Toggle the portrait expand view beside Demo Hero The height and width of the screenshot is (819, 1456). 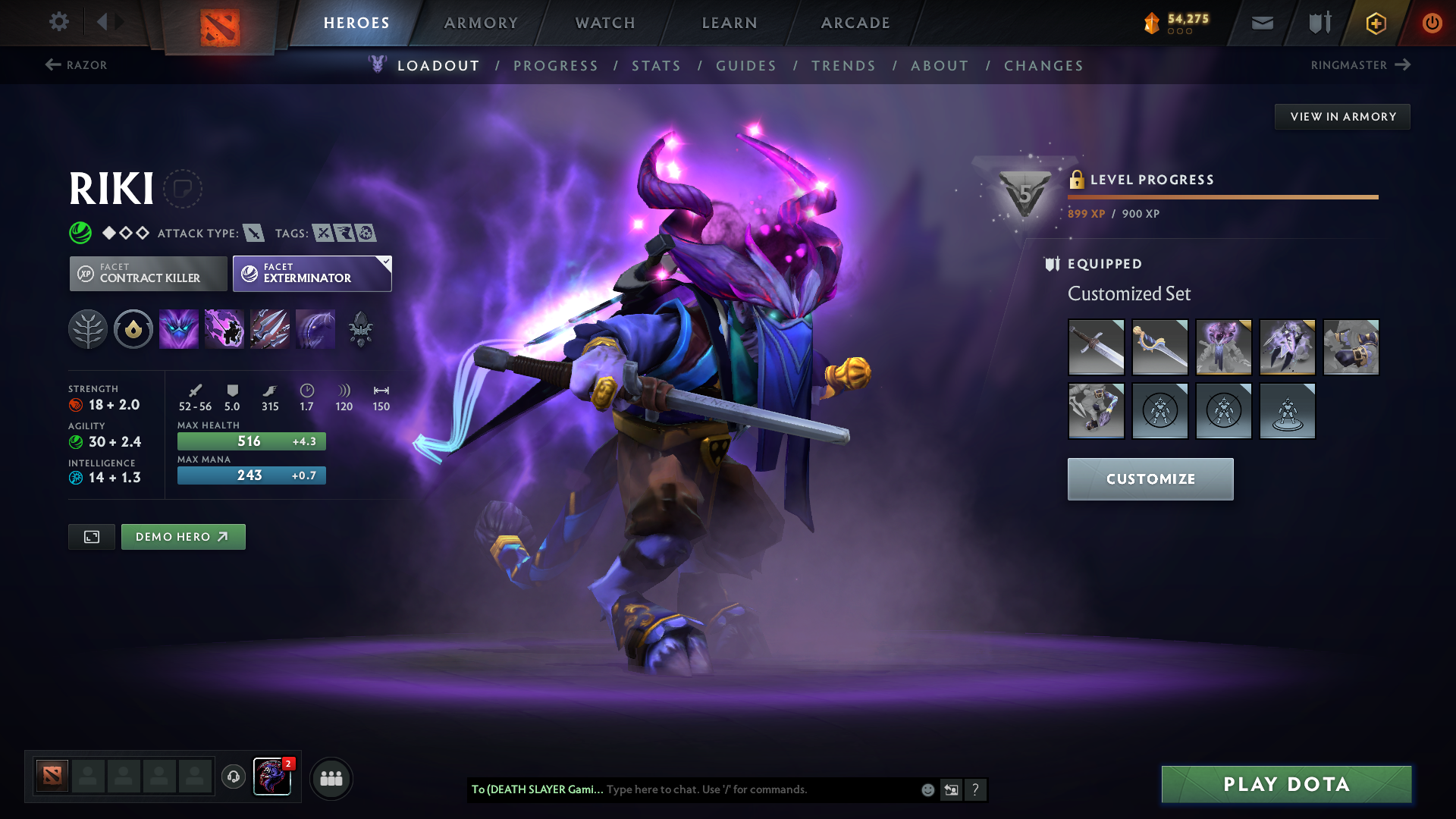[x=91, y=536]
